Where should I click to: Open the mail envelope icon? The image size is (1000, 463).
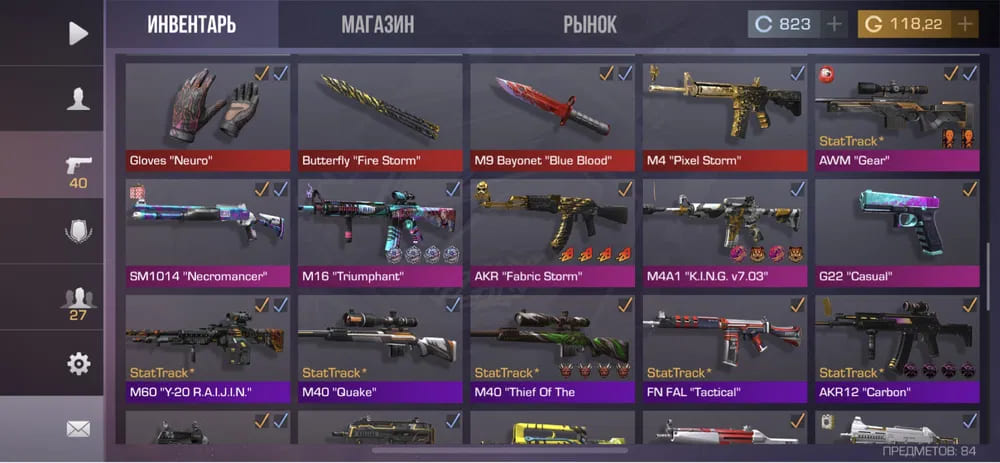pyautogui.click(x=78, y=429)
